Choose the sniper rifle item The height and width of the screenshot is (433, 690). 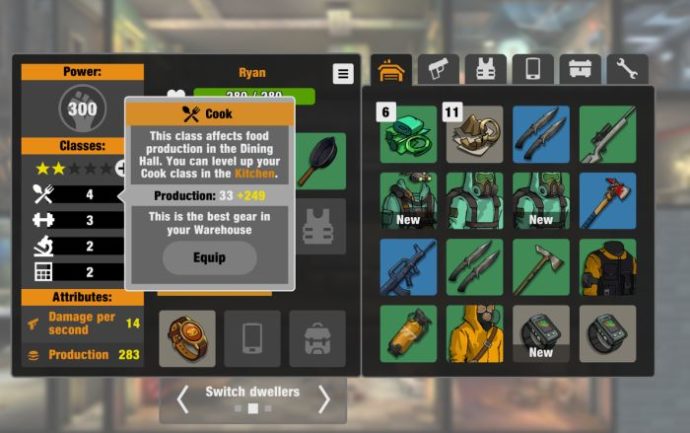pos(607,134)
